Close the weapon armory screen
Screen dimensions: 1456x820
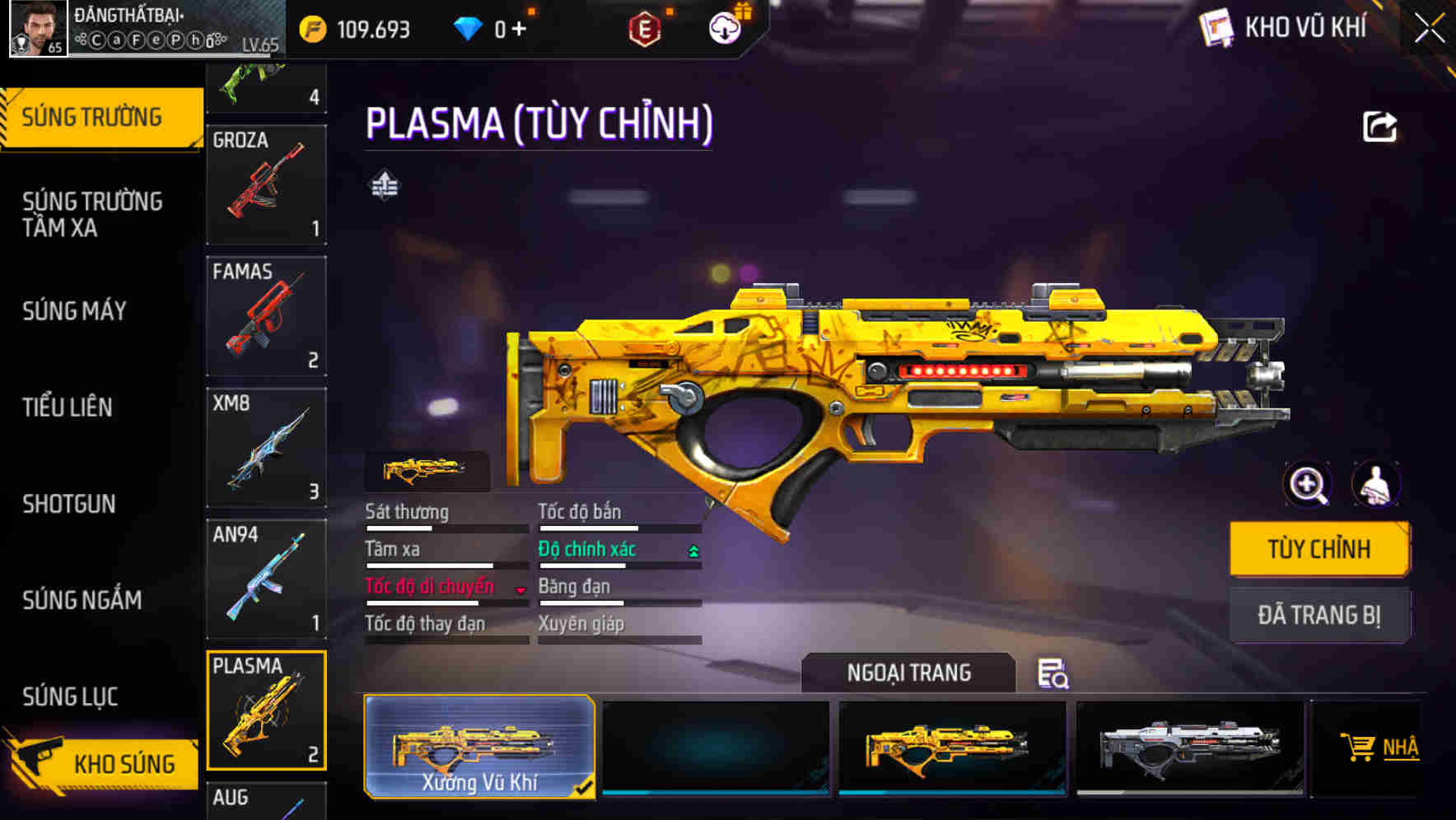pos(1430,29)
